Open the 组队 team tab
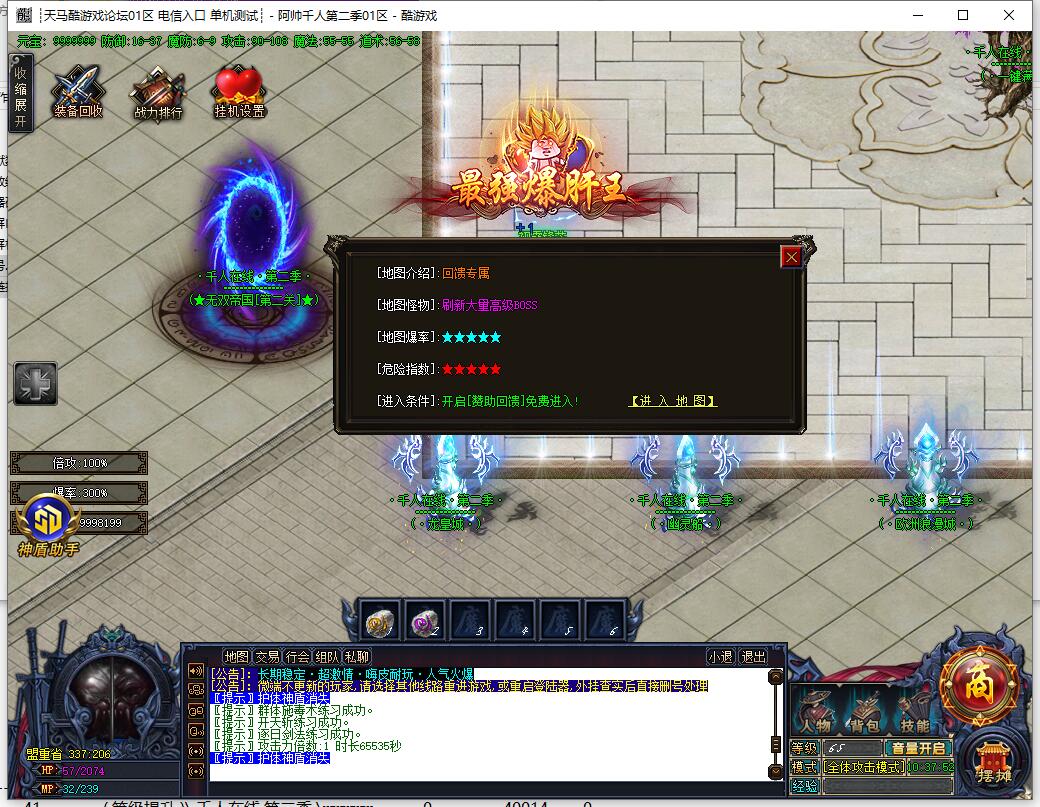This screenshot has height=807, width=1040. pyautogui.click(x=327, y=657)
